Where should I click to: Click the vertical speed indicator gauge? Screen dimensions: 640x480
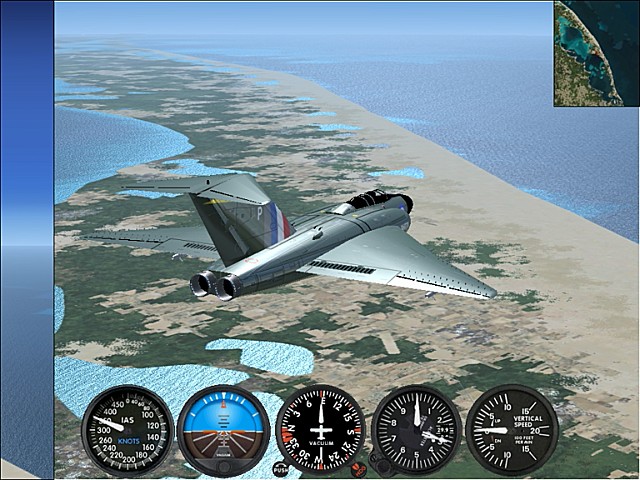[511, 430]
